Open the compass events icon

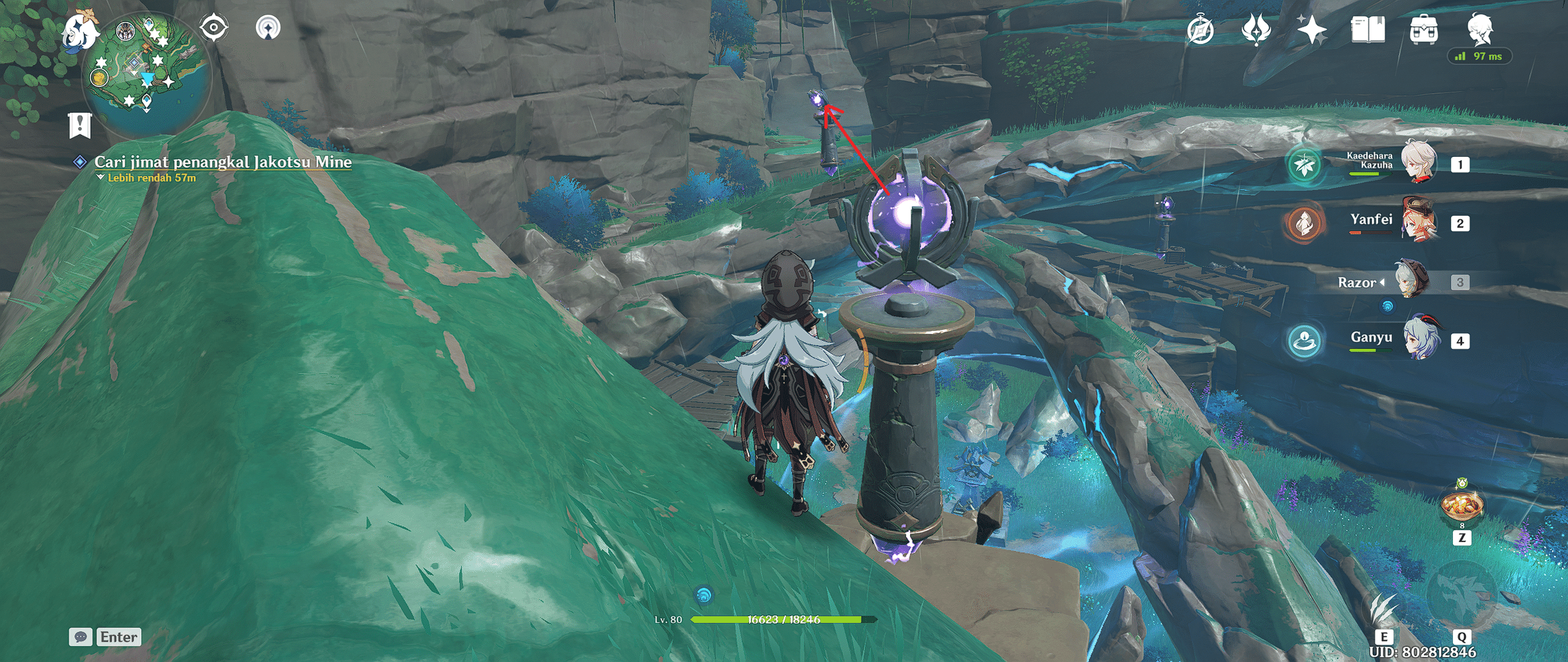click(1200, 30)
